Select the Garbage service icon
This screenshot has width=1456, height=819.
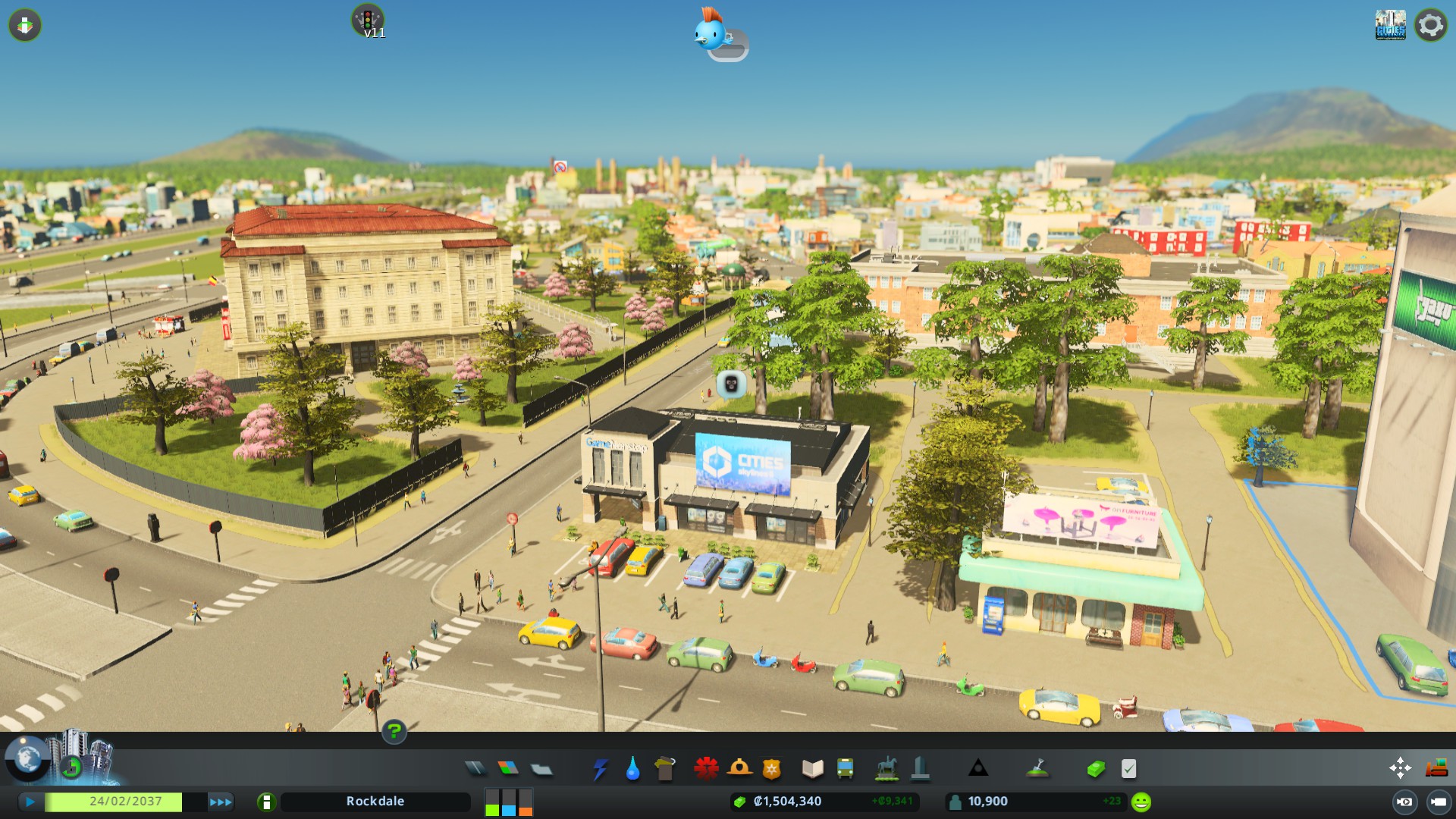[x=666, y=768]
